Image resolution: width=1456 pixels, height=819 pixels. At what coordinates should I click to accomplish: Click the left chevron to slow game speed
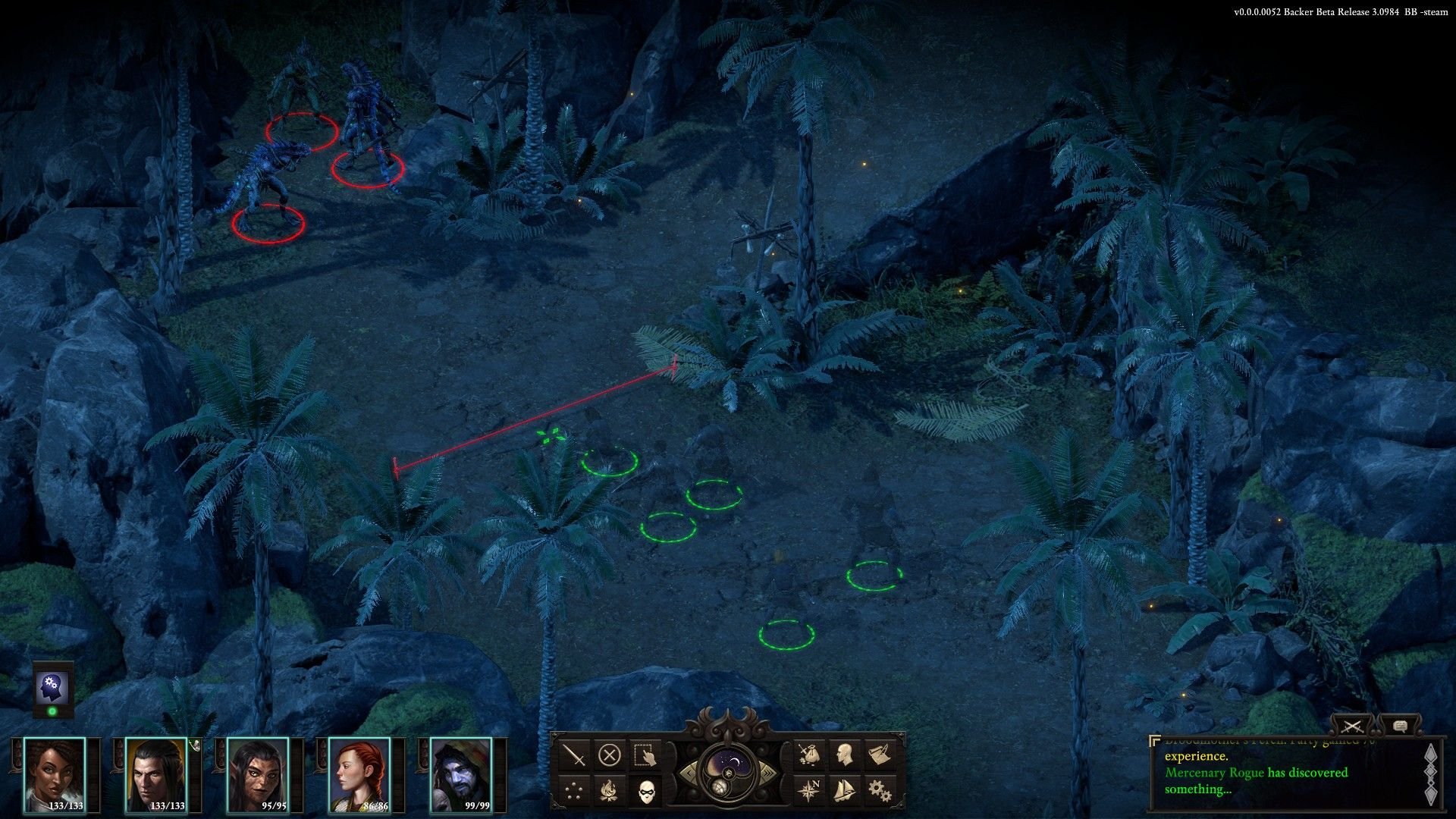click(x=689, y=773)
